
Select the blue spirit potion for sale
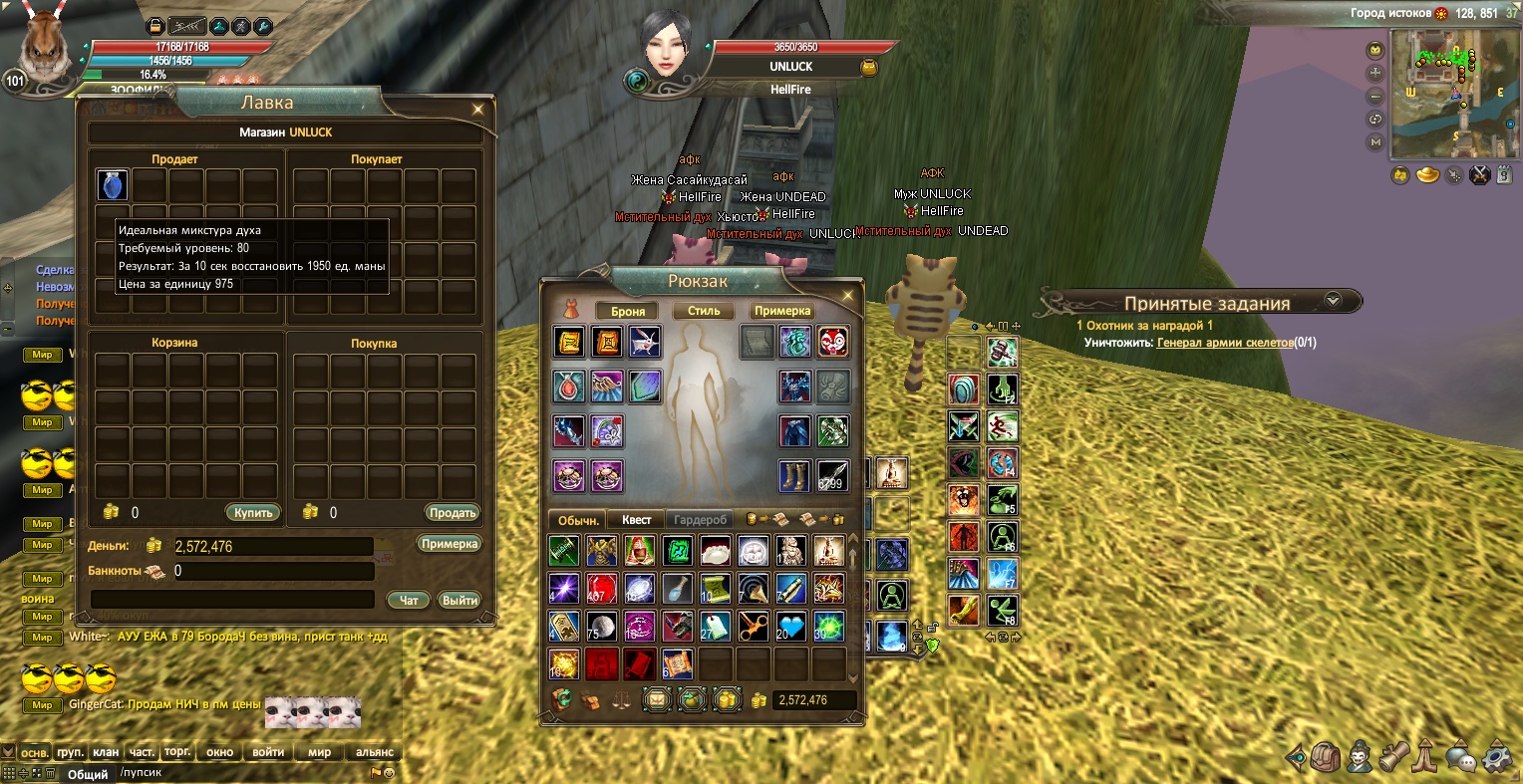[x=113, y=185]
